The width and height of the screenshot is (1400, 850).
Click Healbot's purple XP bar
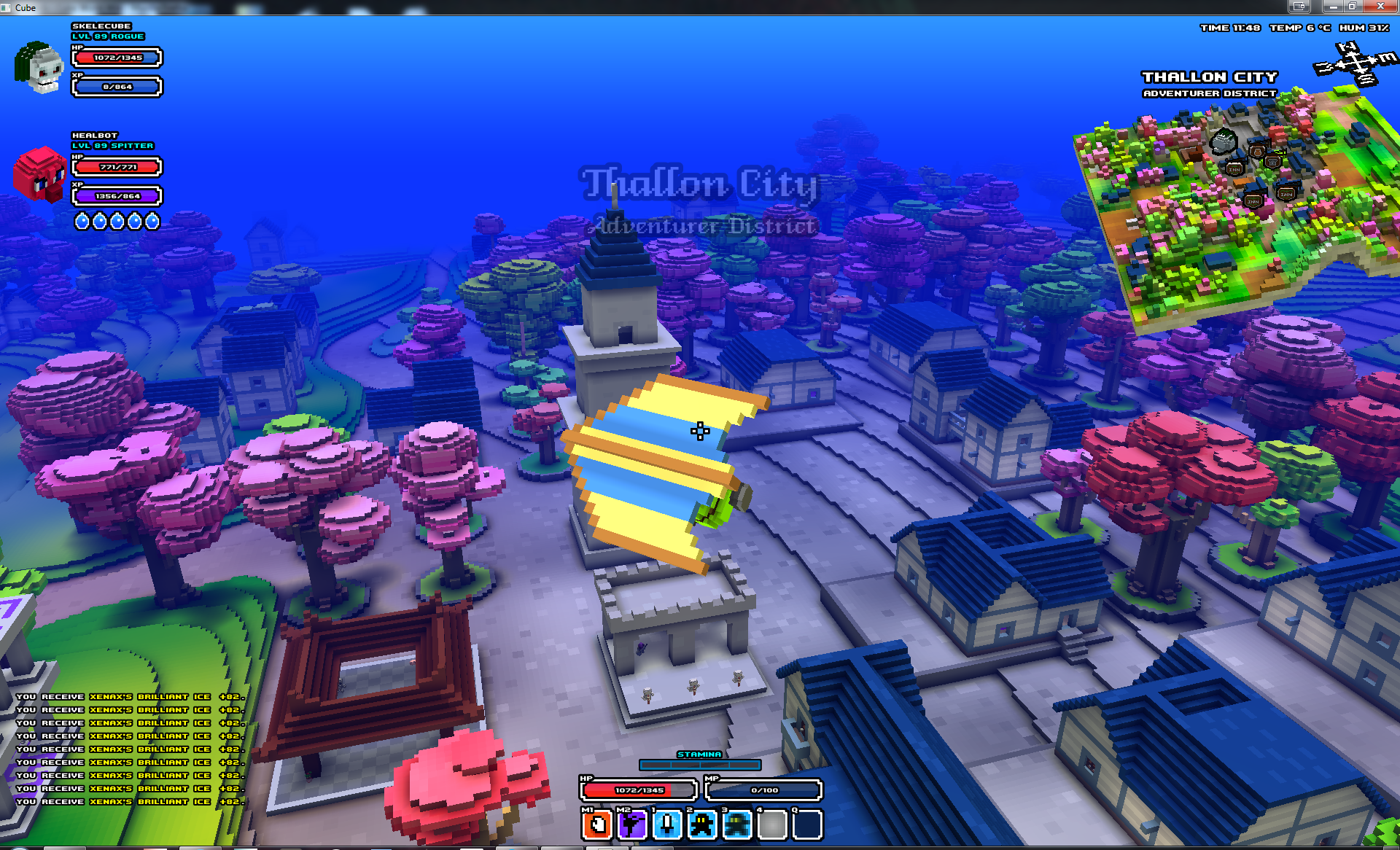pos(116,196)
